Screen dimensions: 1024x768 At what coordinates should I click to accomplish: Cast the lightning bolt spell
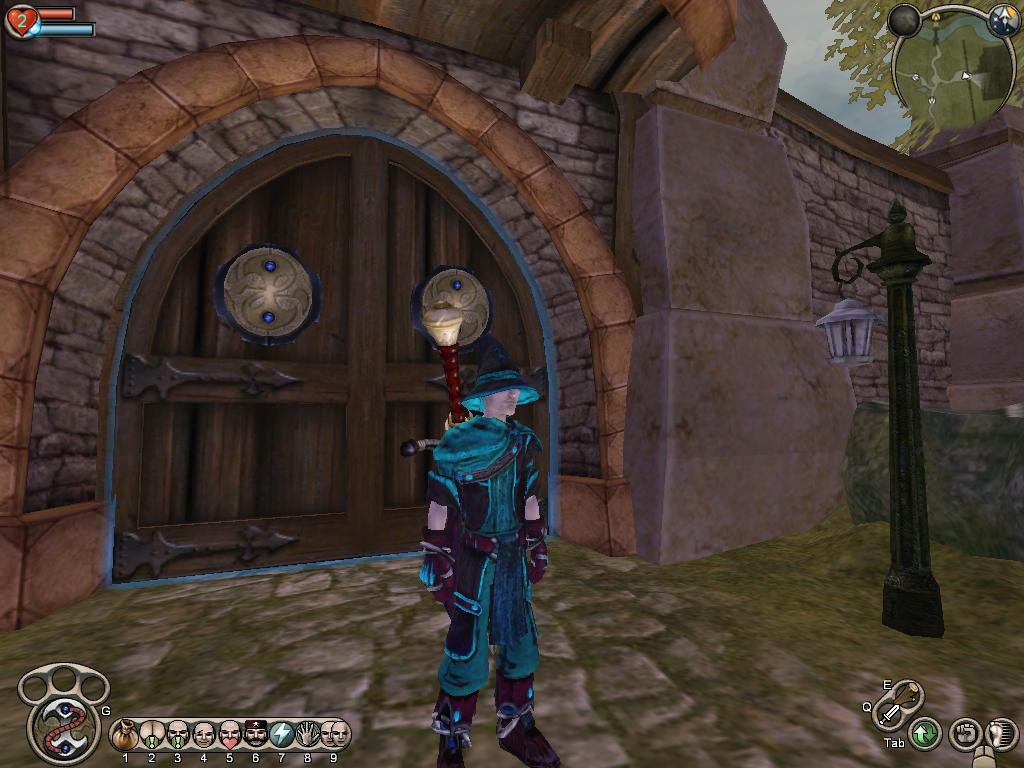[x=282, y=735]
